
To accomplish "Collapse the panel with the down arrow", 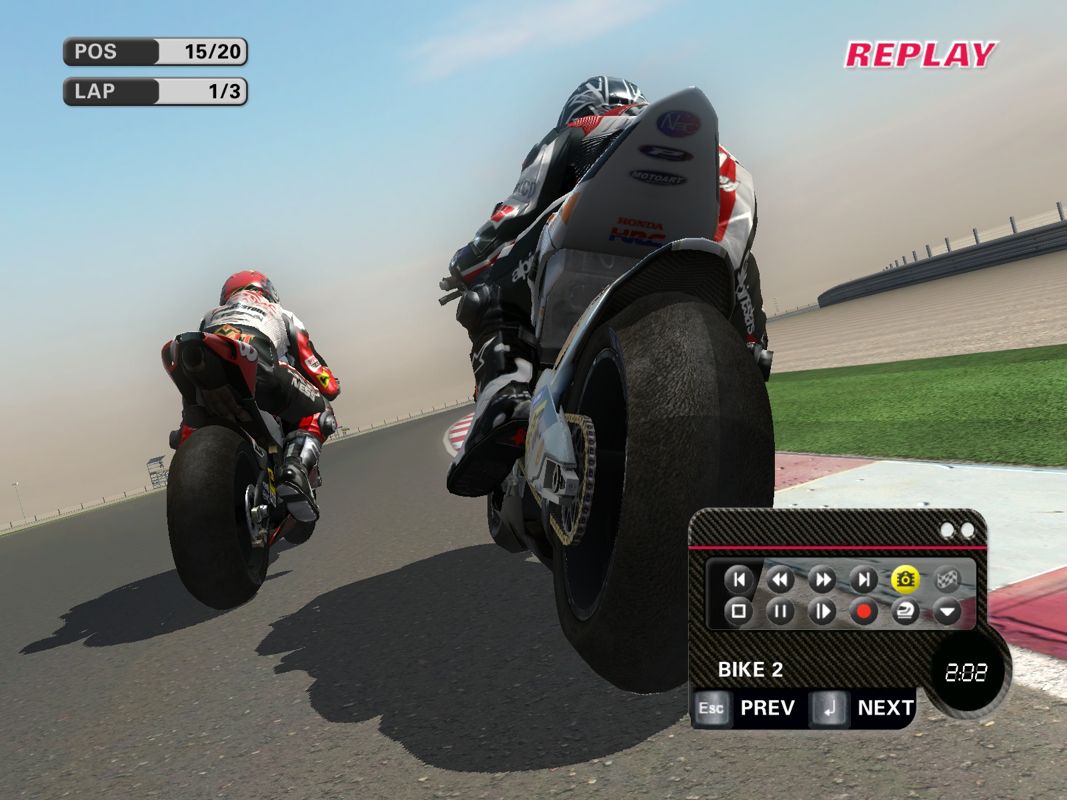I will tap(947, 611).
